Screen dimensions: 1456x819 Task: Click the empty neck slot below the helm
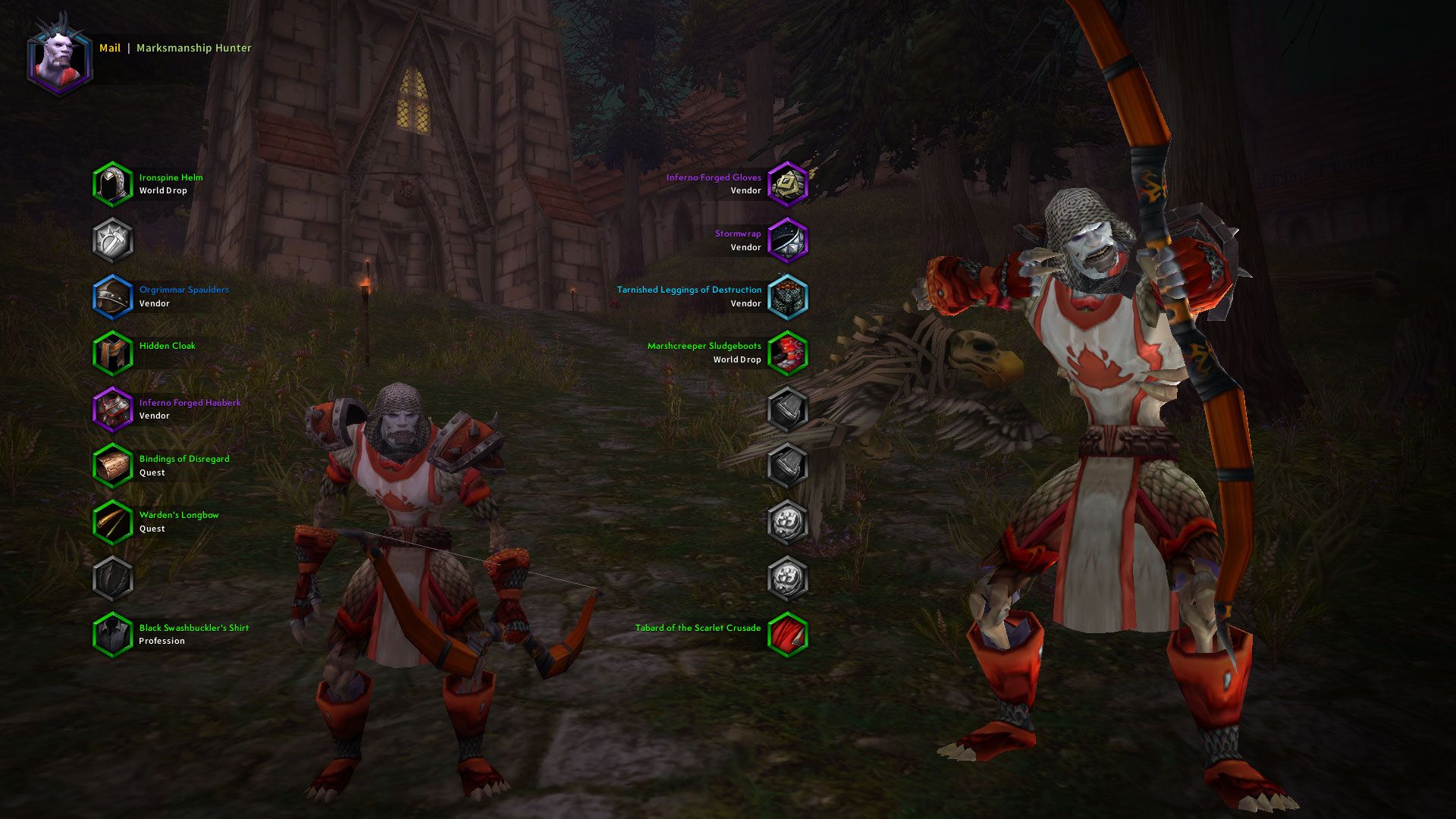pyautogui.click(x=114, y=240)
